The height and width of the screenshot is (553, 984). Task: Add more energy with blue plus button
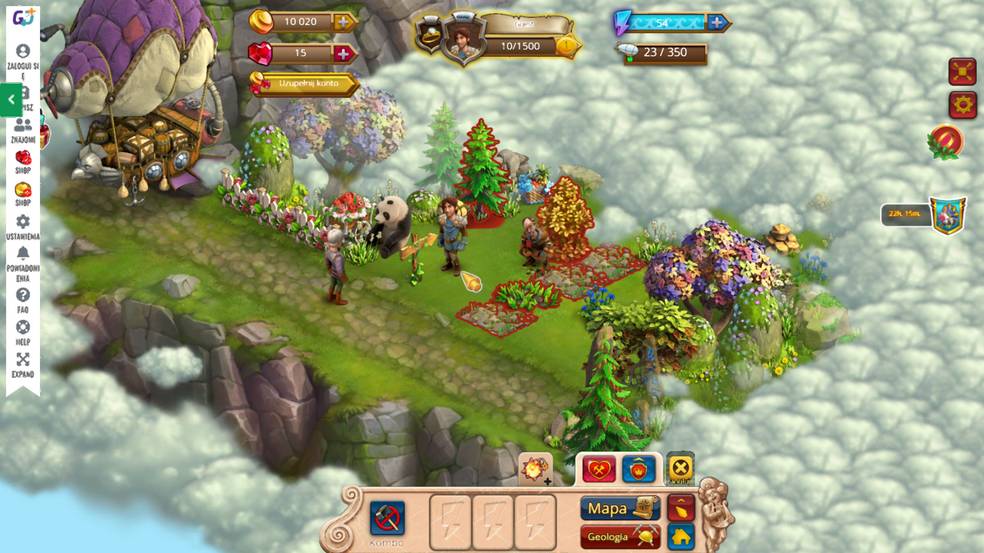tap(717, 22)
